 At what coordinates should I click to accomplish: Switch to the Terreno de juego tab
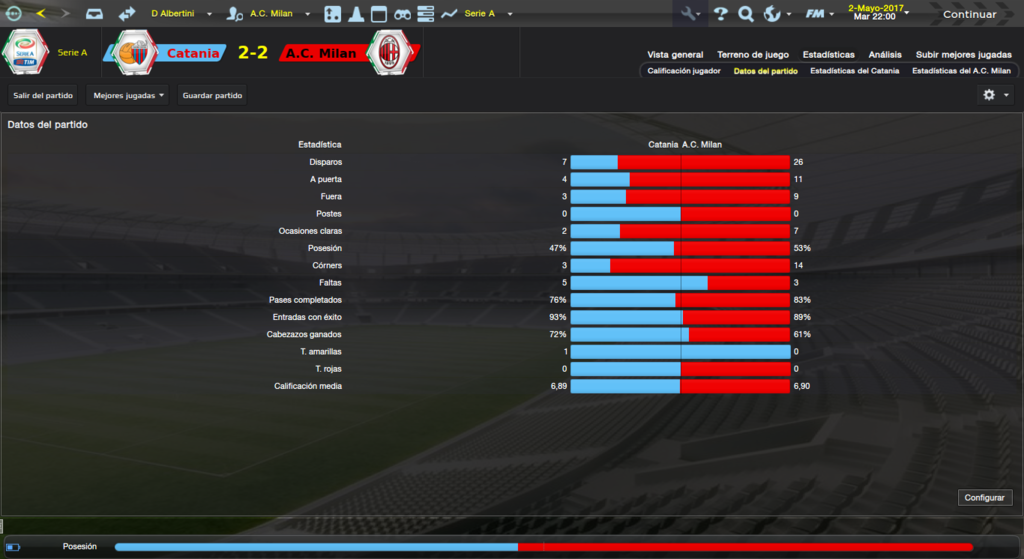(753, 55)
